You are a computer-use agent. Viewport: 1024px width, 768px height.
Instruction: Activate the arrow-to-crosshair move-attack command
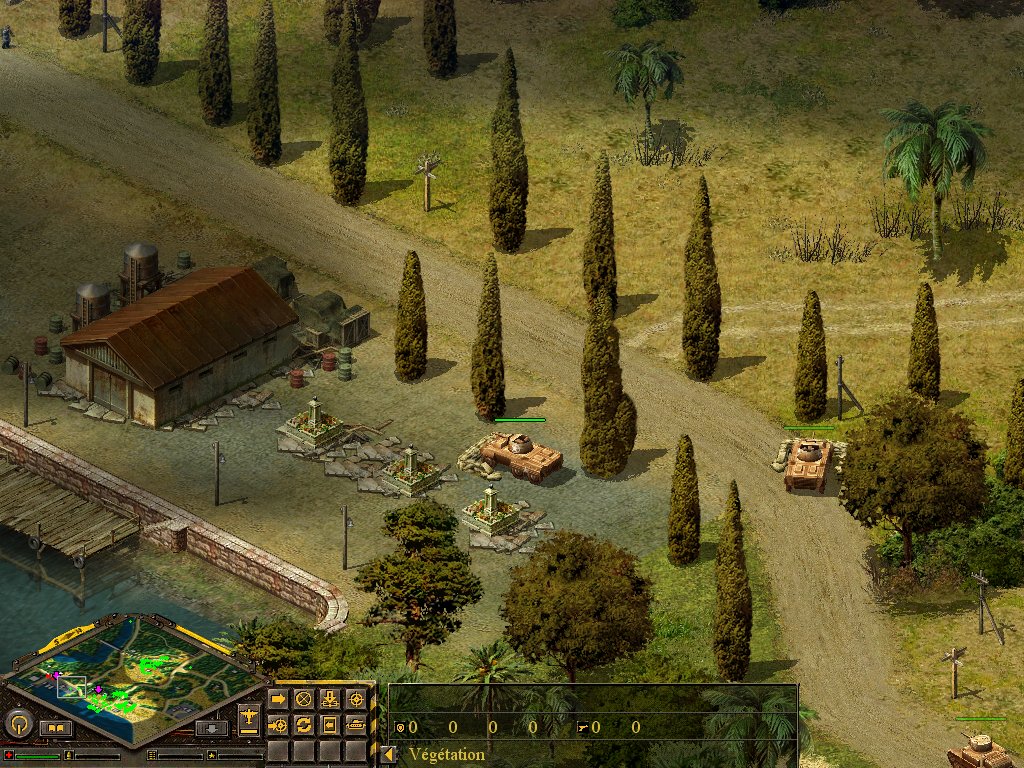point(278,724)
